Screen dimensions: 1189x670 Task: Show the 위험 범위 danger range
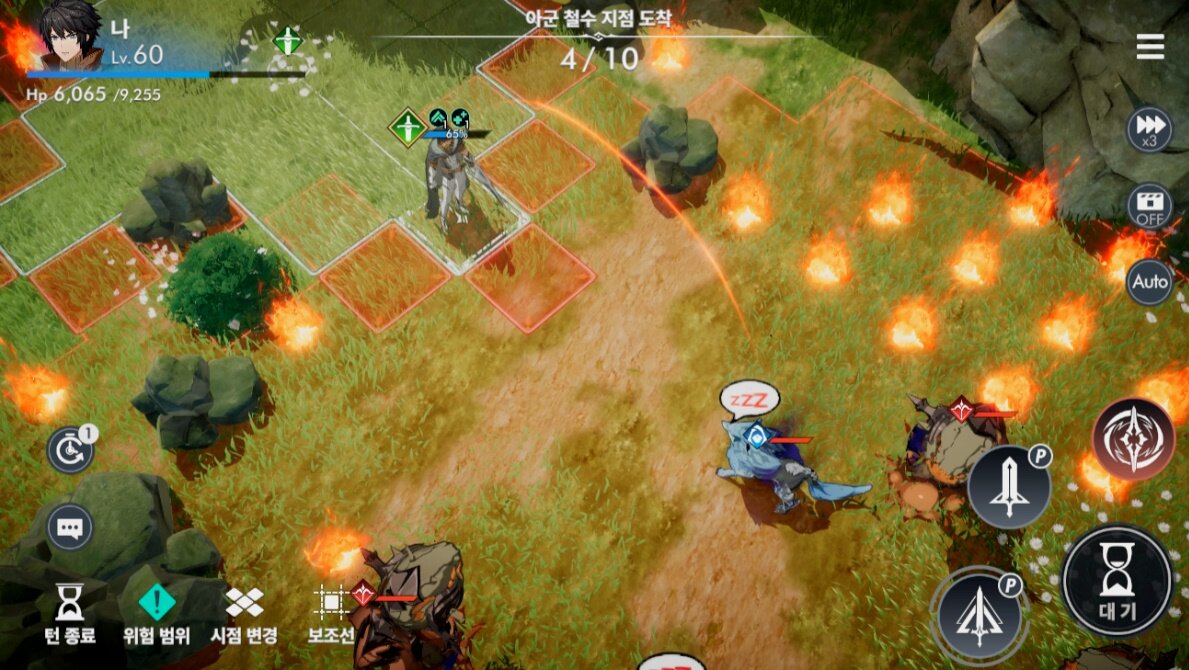pos(157,613)
